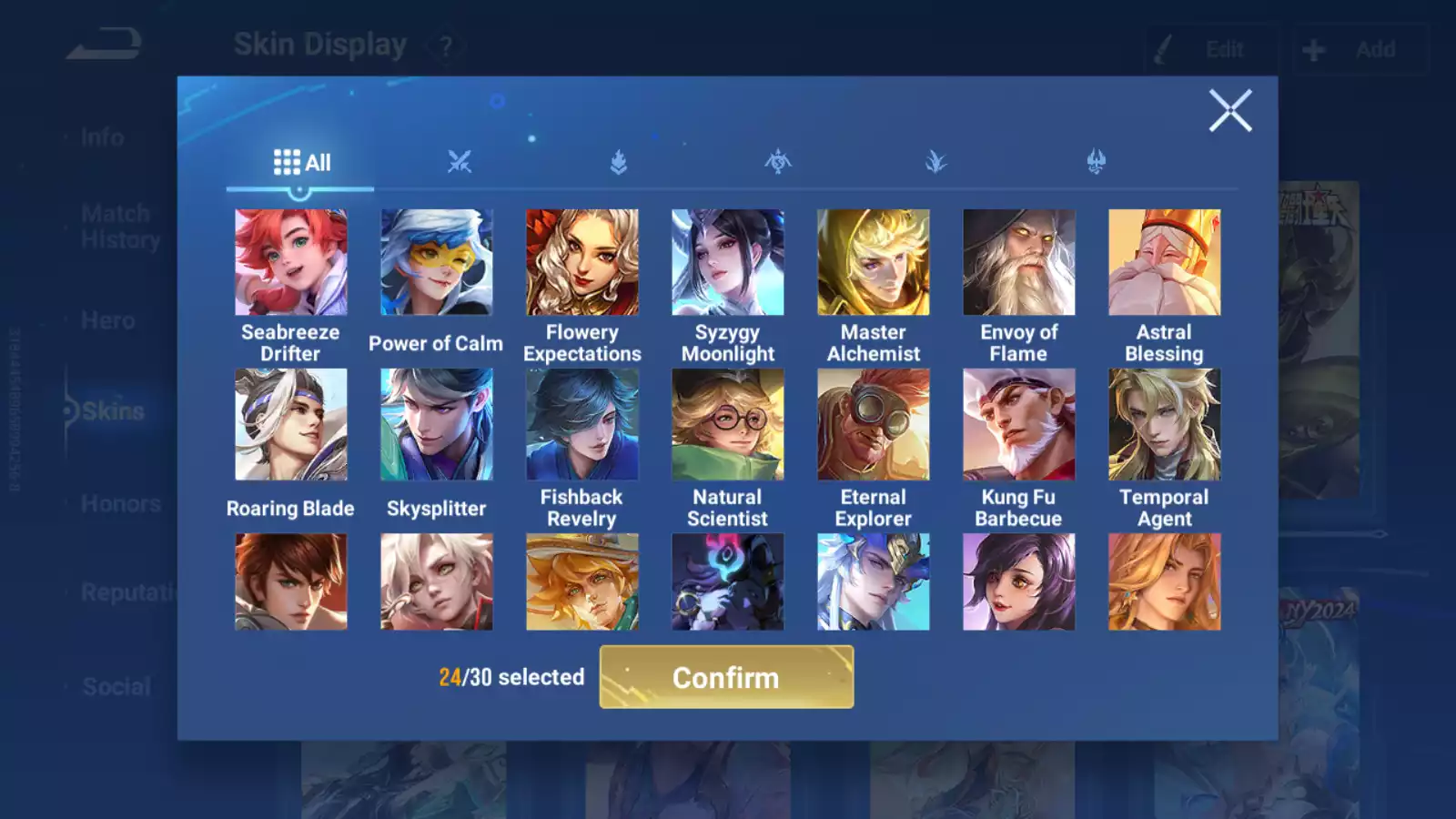Filter skins by the crossed swords class tab
1456x819 pixels.
(x=460, y=163)
